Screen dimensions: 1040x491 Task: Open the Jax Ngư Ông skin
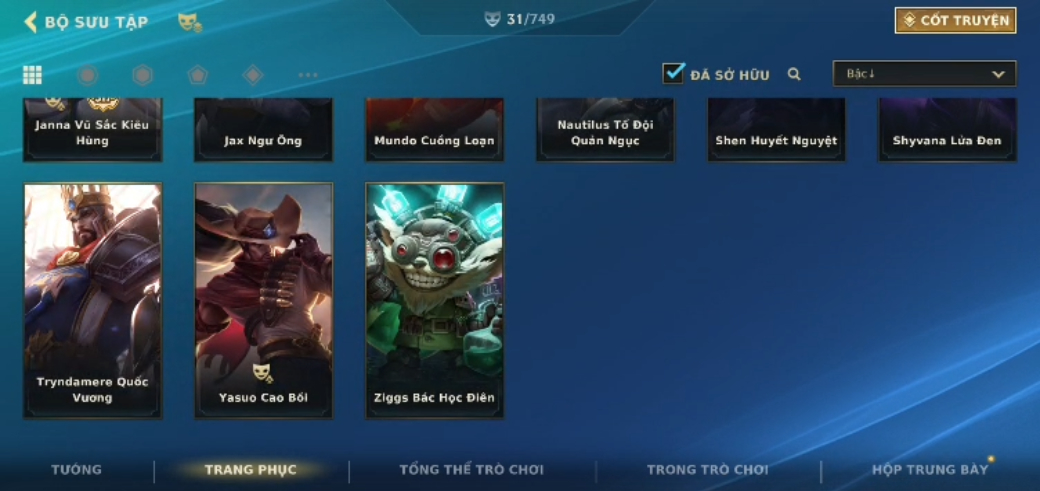(x=263, y=130)
